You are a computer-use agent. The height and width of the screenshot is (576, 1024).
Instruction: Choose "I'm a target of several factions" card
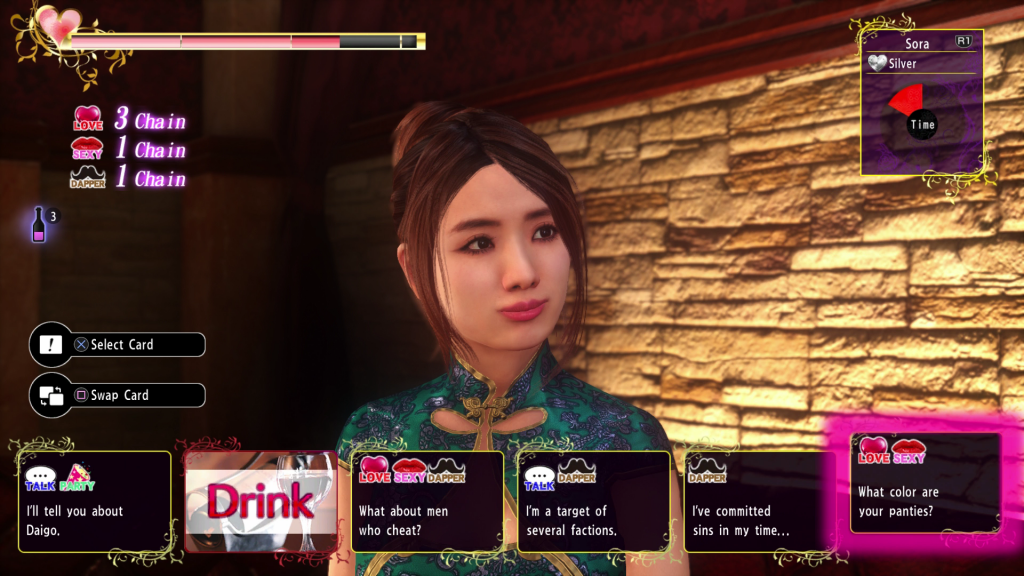(x=593, y=501)
